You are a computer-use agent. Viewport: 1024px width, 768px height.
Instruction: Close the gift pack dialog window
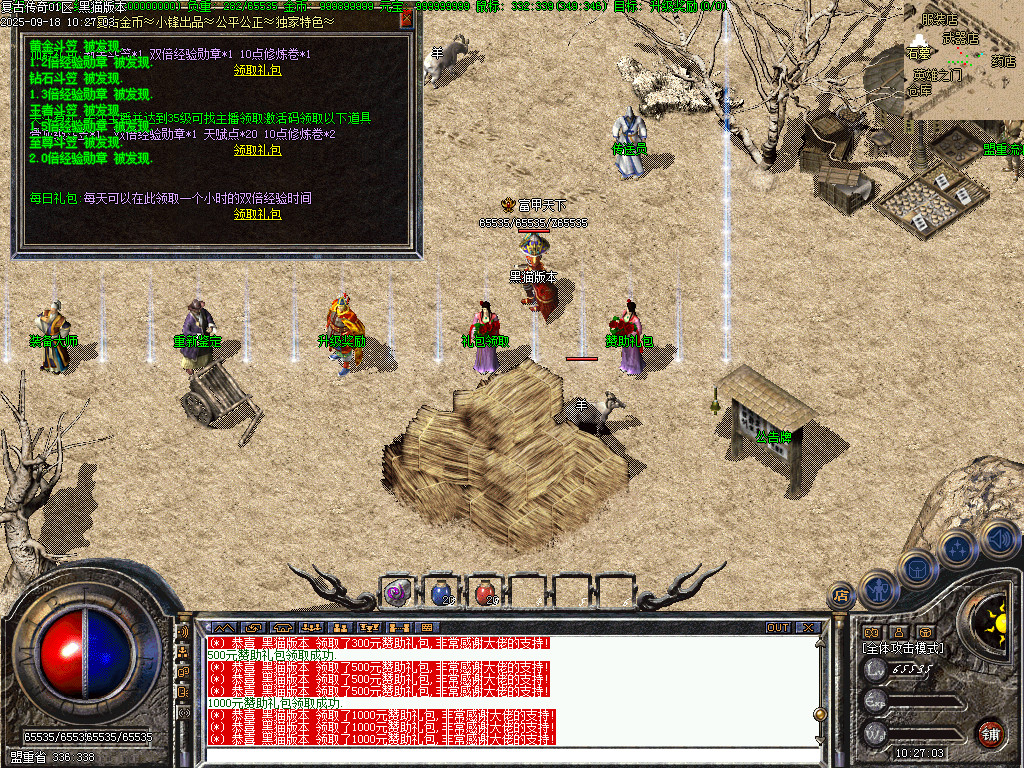pos(406,18)
